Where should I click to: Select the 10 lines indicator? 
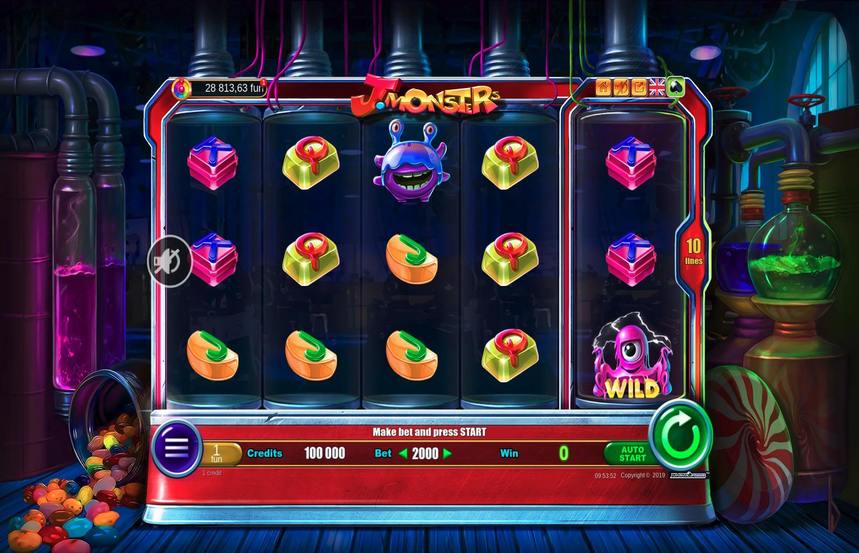click(692, 250)
